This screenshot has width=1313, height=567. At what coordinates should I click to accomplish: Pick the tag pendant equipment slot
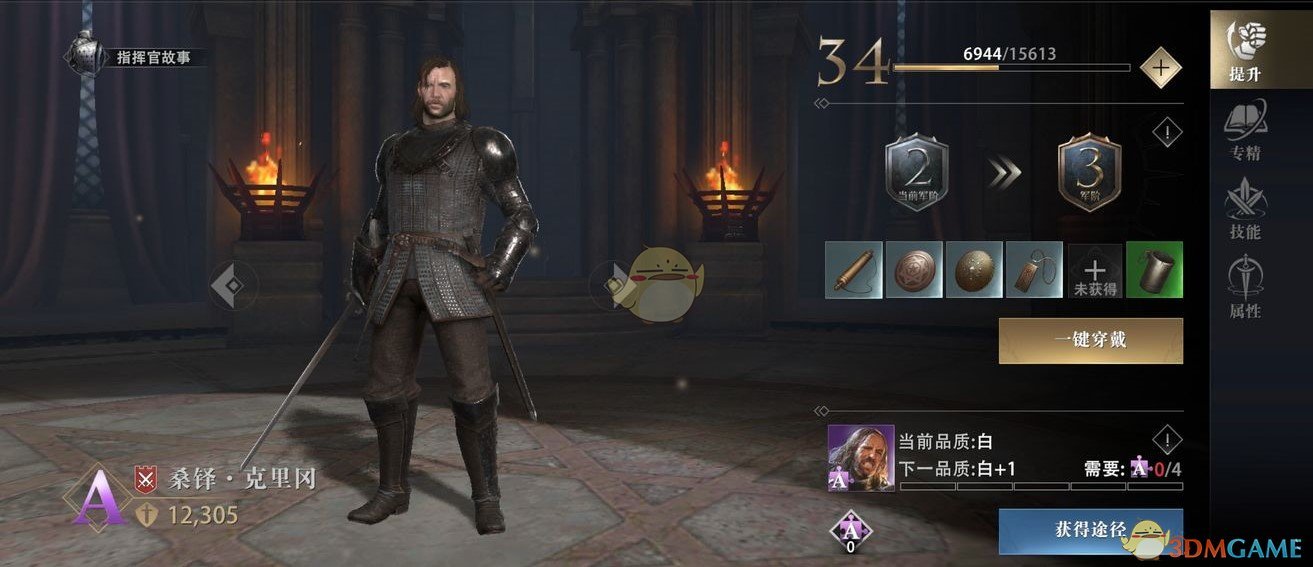[x=1034, y=269]
